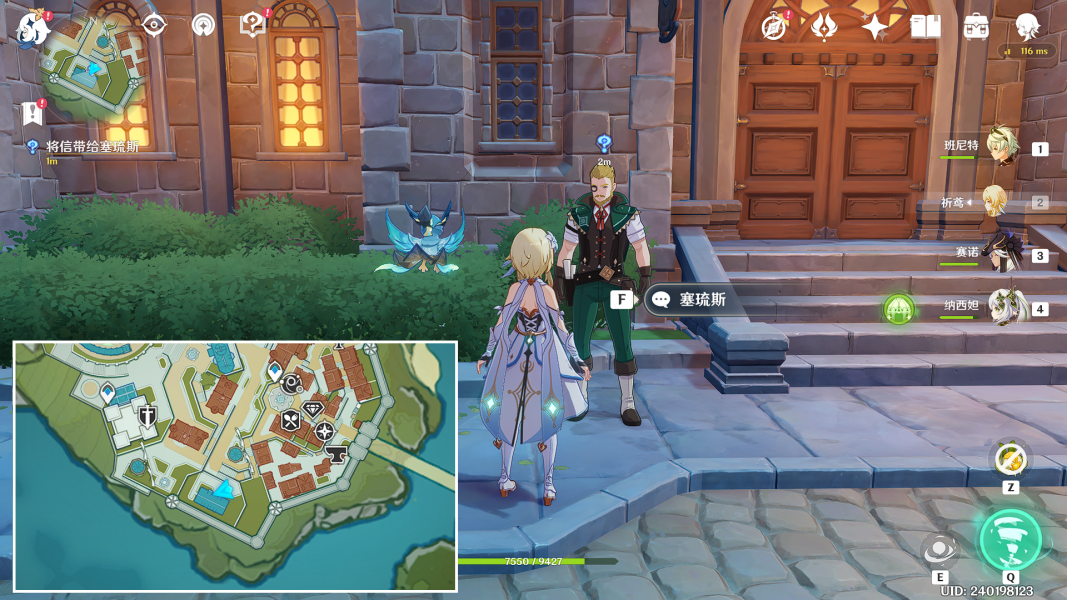Switch to party member 纳西妲
This screenshot has width=1067, height=600.
[1003, 307]
